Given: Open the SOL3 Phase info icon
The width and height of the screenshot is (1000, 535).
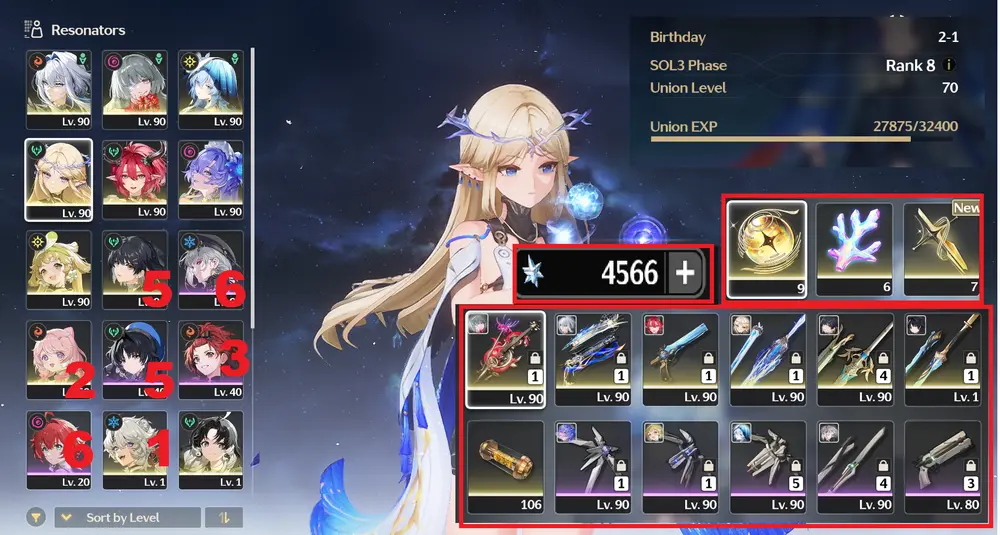Looking at the screenshot, I should 949,65.
